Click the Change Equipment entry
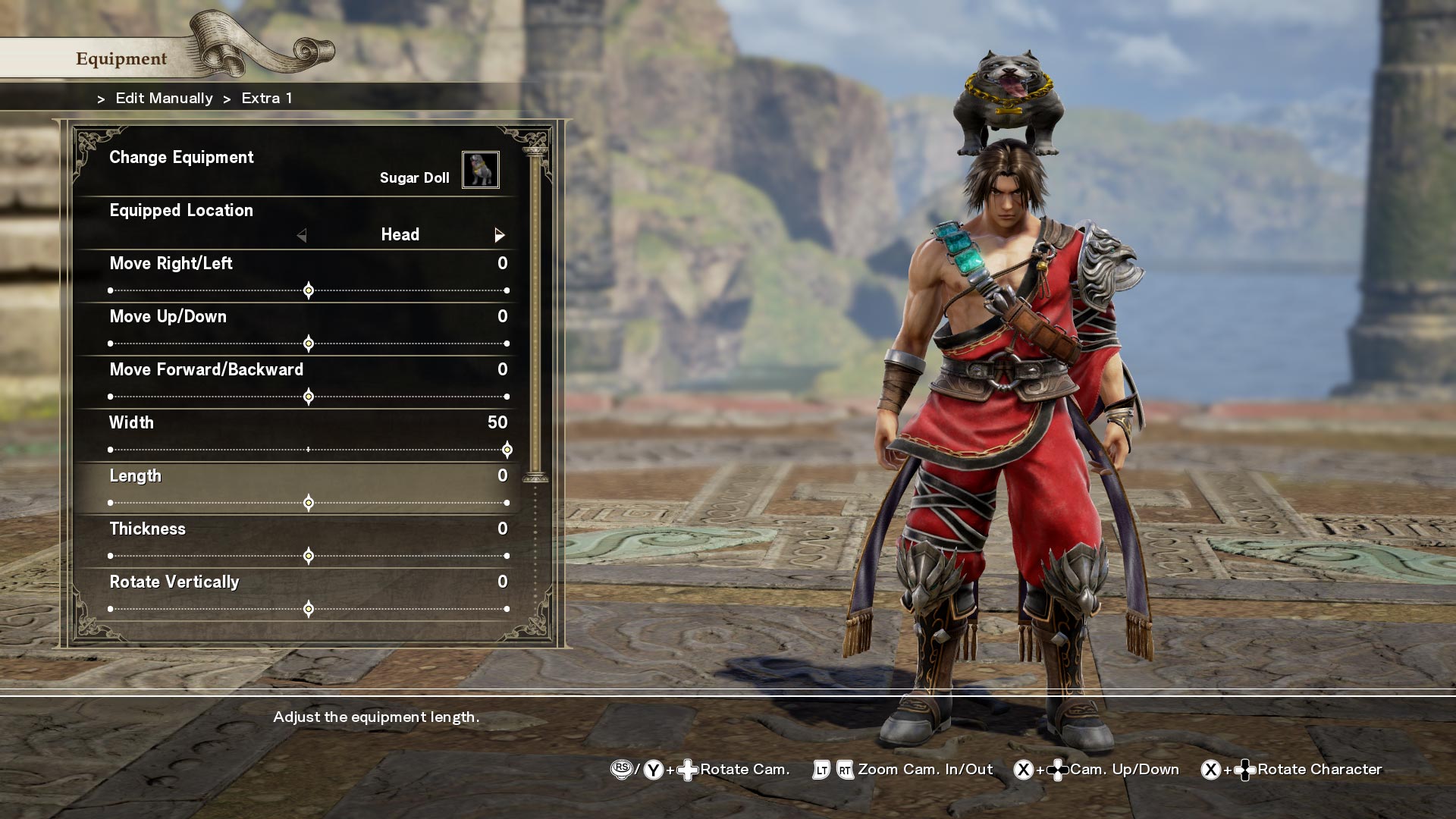1456x819 pixels. click(x=182, y=158)
